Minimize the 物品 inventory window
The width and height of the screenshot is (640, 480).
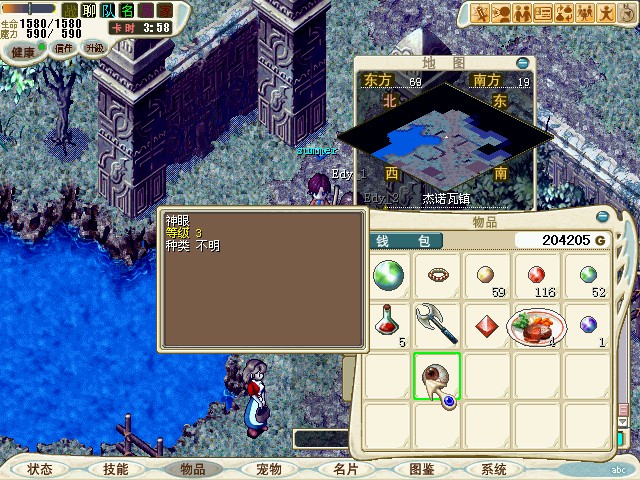pos(602,216)
